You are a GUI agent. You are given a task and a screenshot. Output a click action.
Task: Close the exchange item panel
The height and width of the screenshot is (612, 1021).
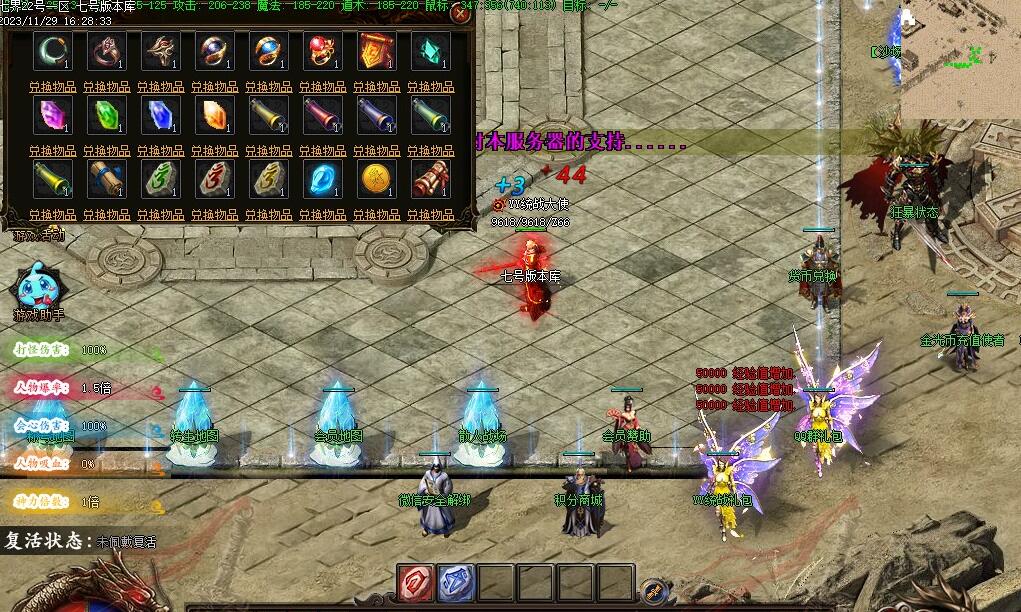pyautogui.click(x=461, y=13)
